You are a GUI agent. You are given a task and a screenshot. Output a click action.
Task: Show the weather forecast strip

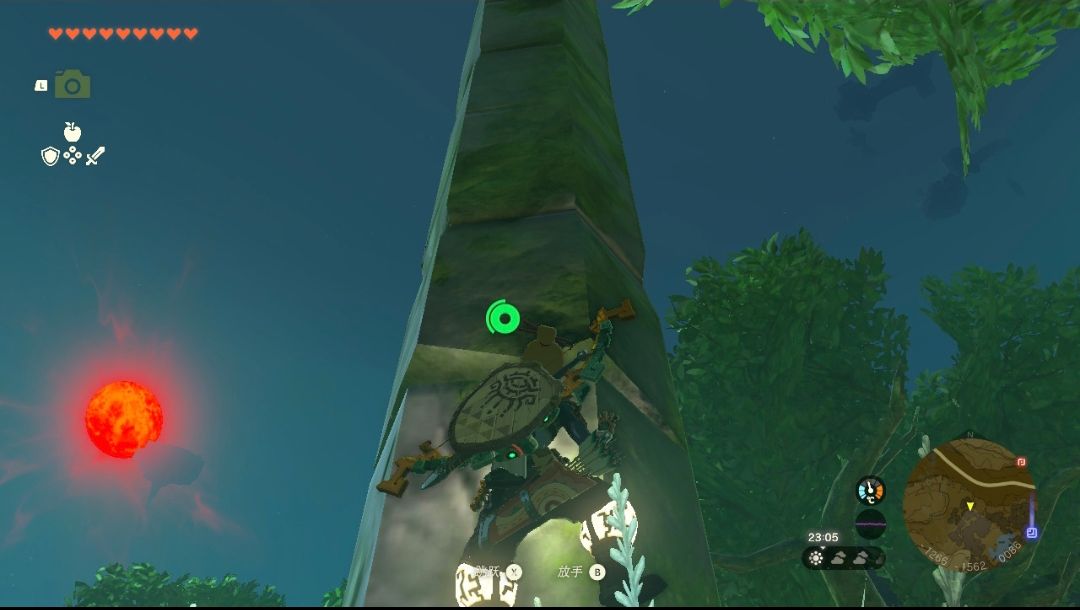[x=843, y=558]
